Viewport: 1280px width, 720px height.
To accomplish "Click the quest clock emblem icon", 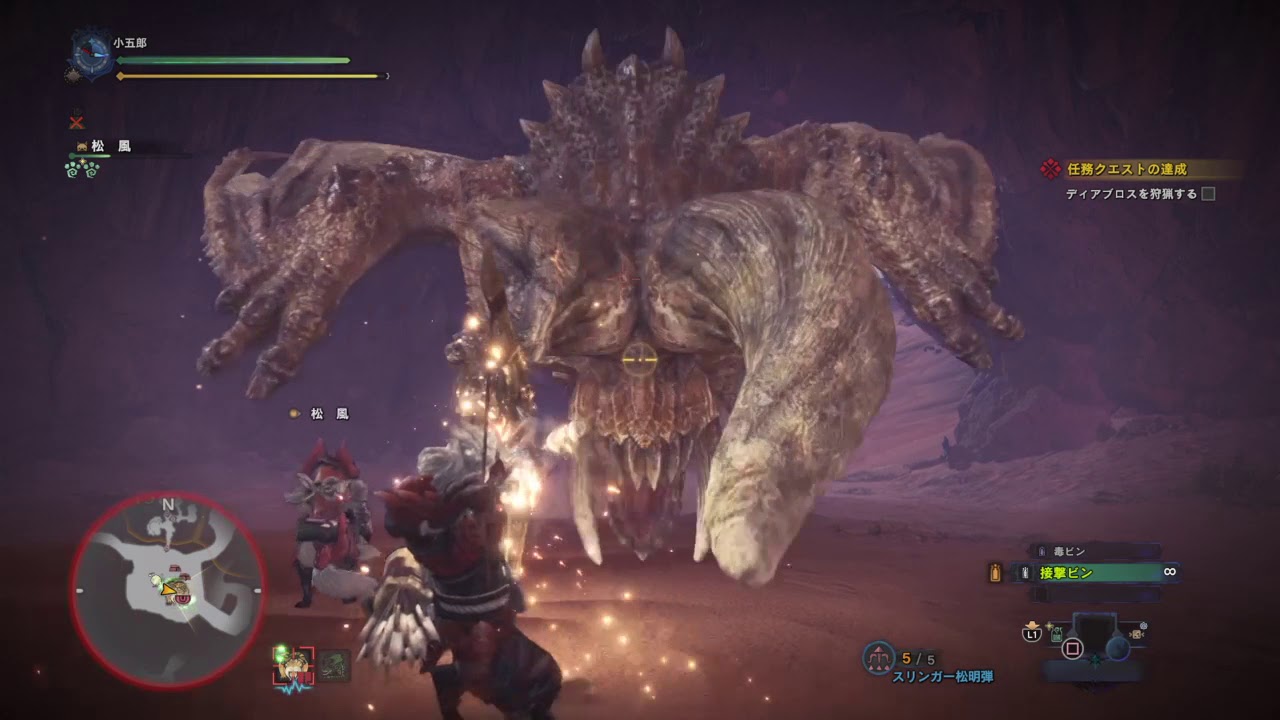I will (93, 53).
